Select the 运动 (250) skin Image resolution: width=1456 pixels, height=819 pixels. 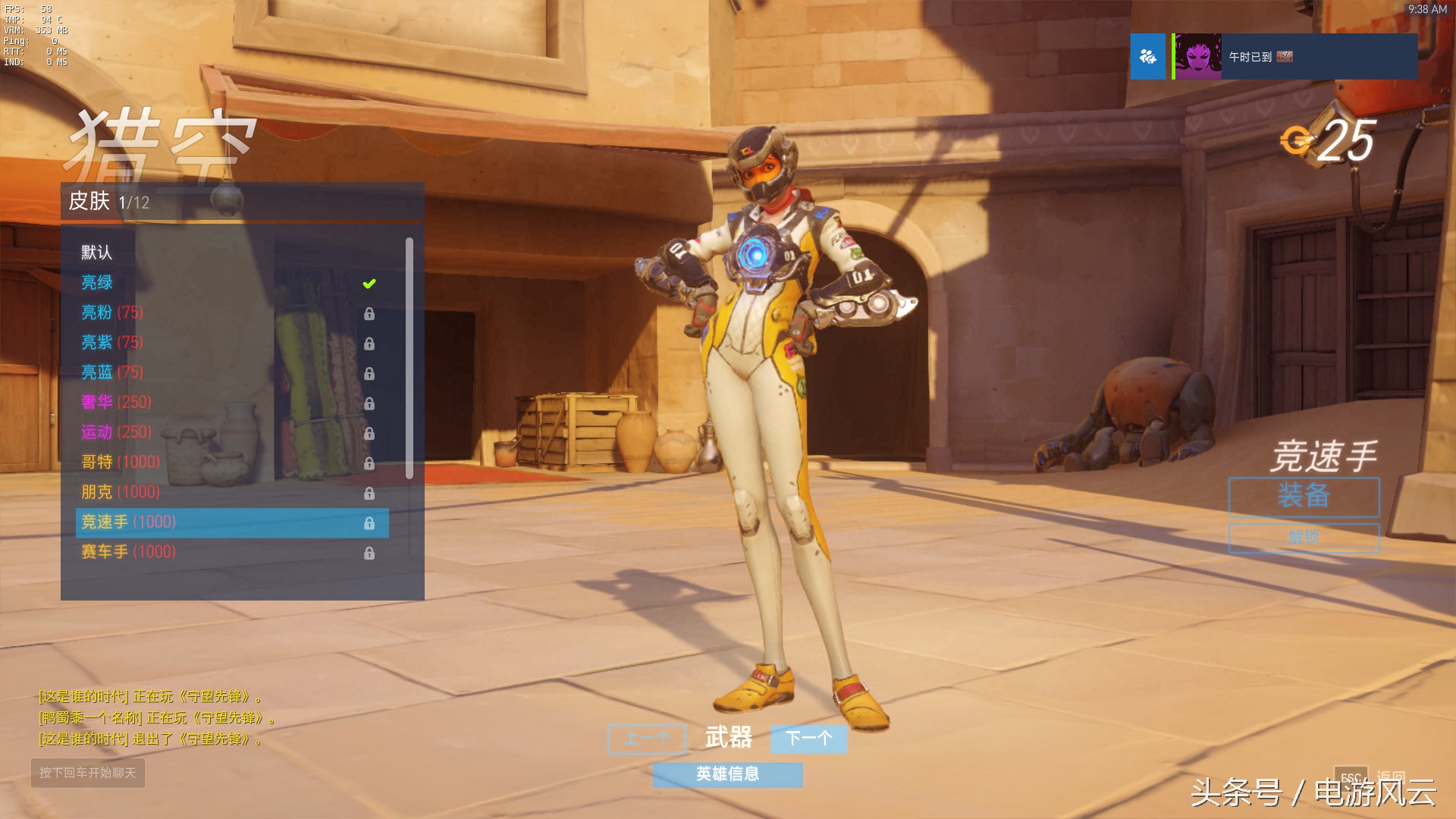pyautogui.click(x=117, y=432)
